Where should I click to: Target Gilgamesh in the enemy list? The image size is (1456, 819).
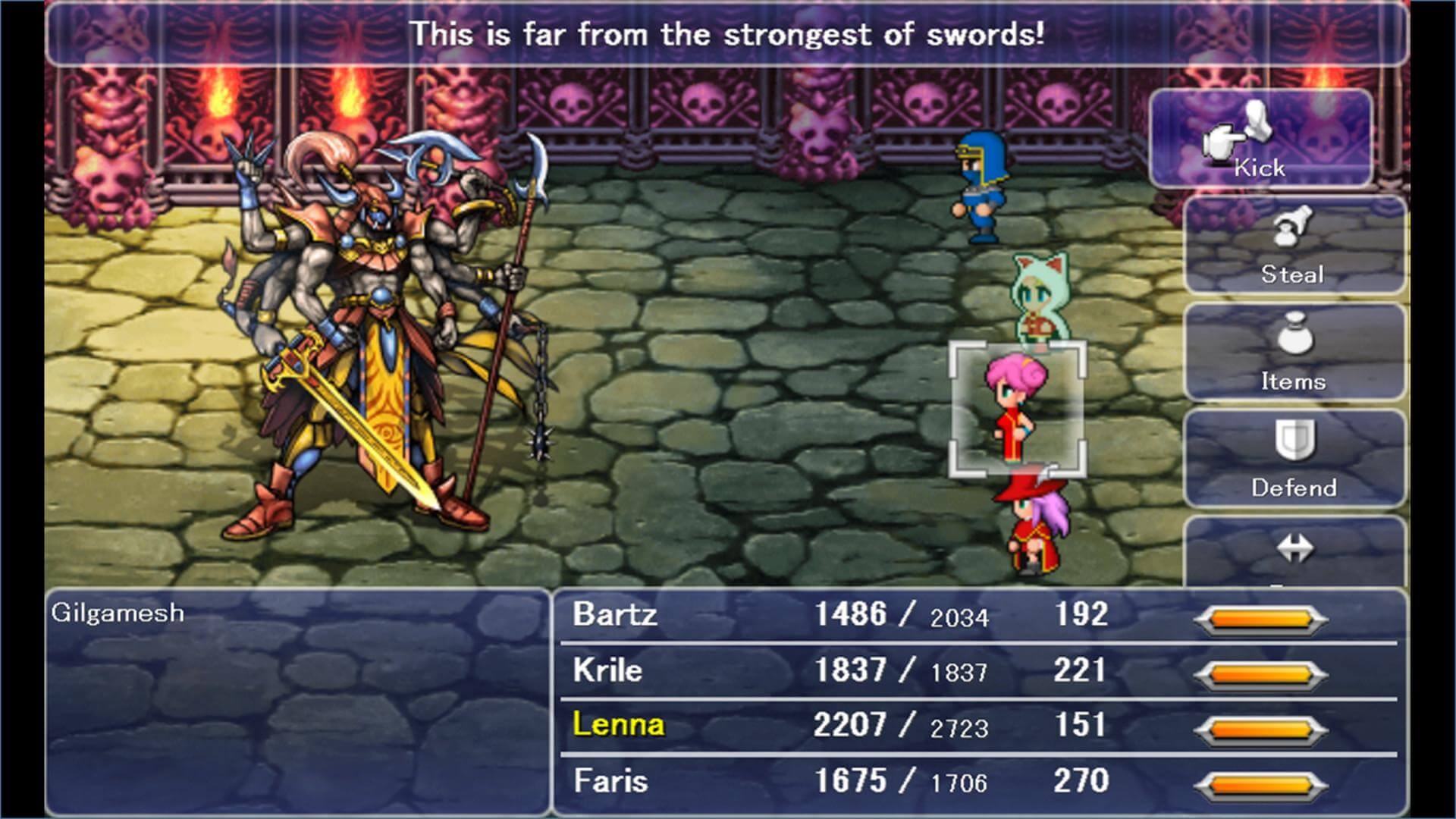click(x=118, y=613)
